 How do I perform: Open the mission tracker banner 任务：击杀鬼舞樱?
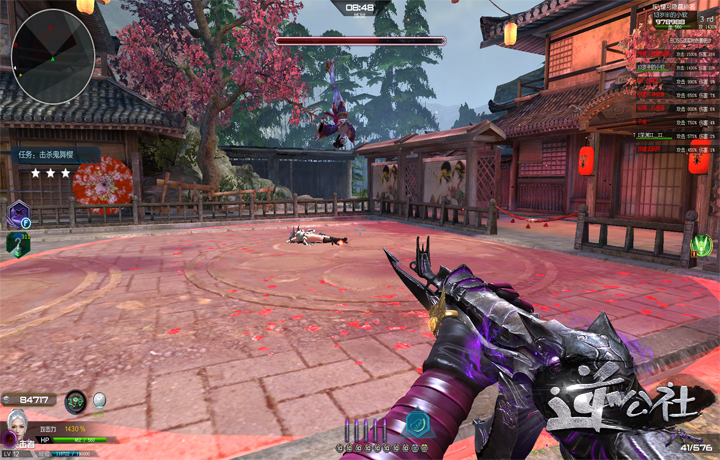[56, 155]
